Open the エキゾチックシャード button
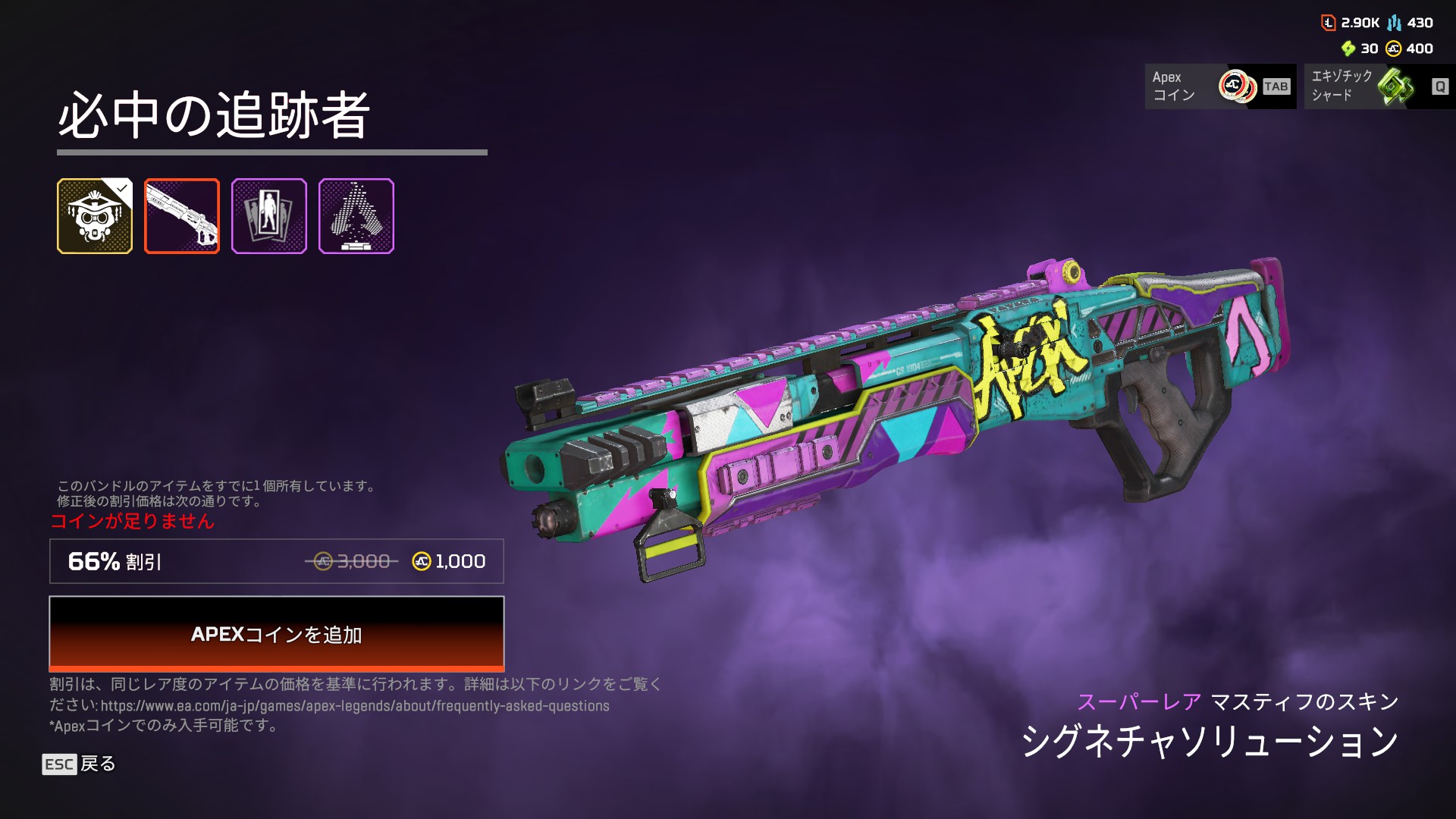 [1379, 86]
